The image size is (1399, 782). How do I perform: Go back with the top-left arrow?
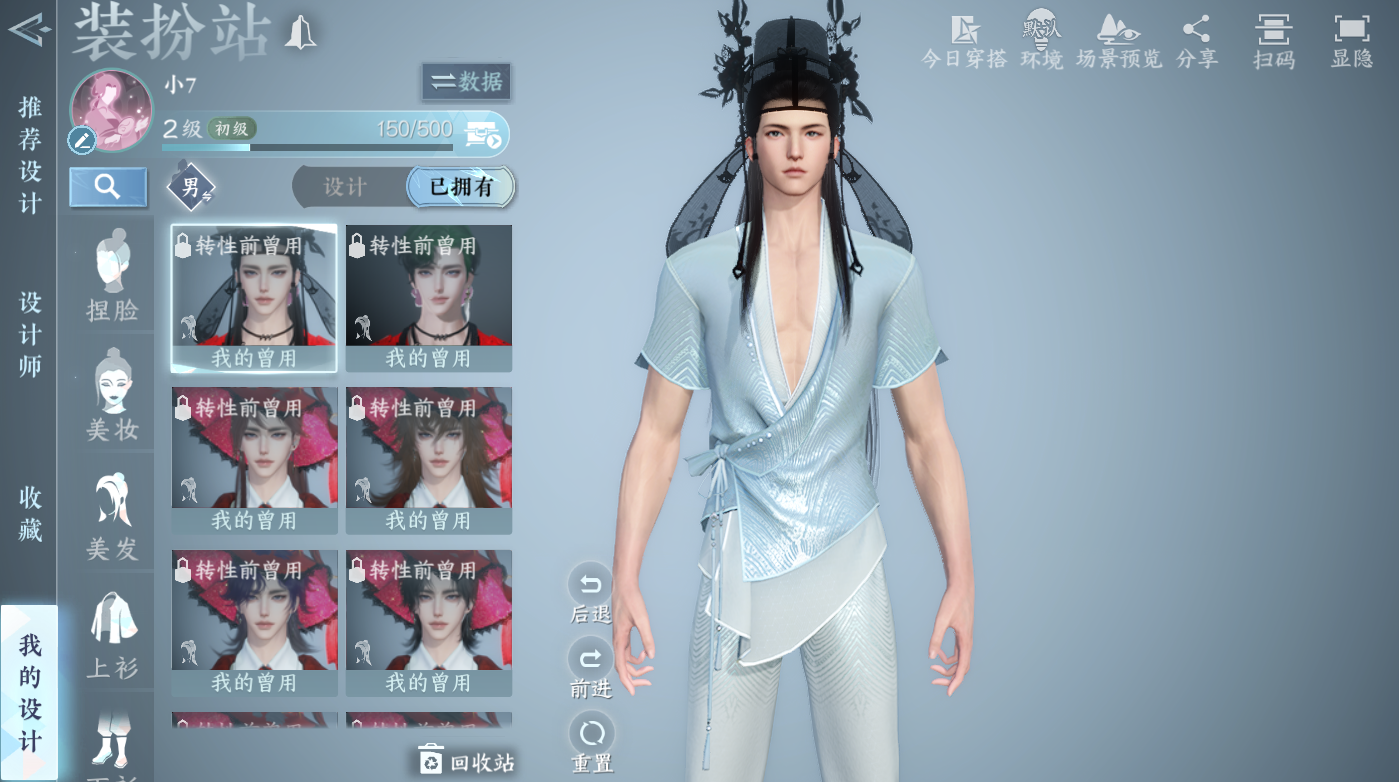pyautogui.click(x=28, y=30)
